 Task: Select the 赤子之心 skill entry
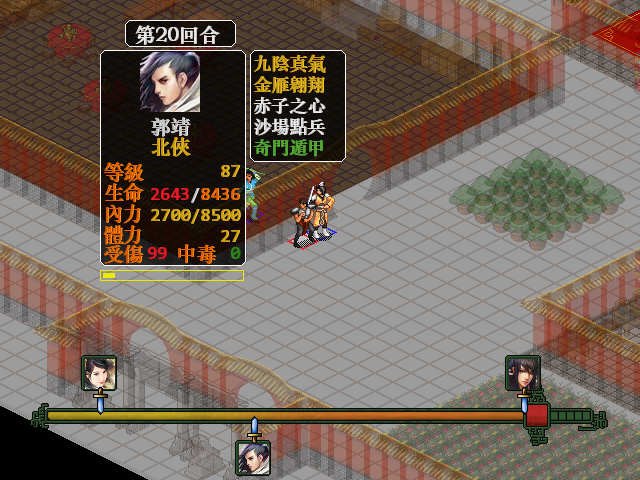click(x=297, y=106)
